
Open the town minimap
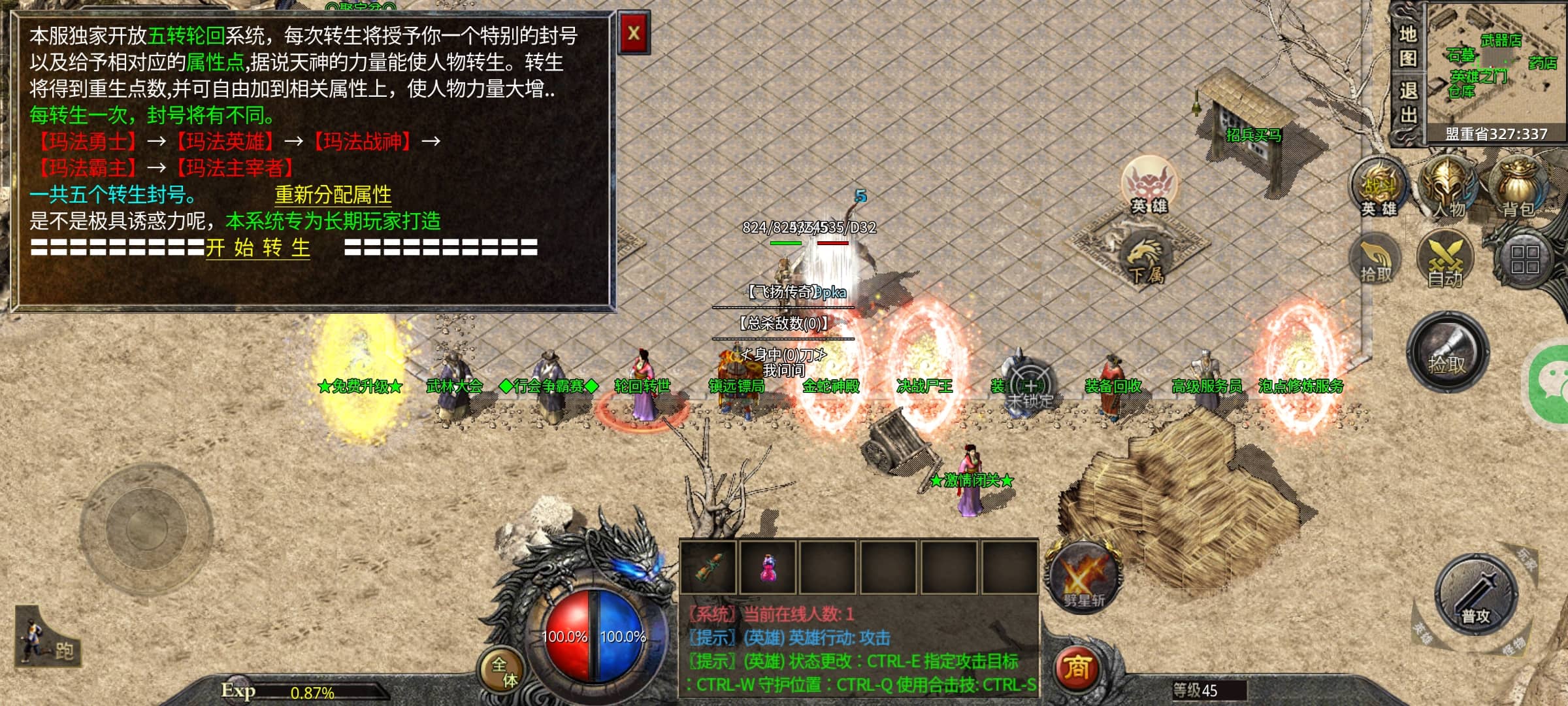coord(1497,64)
